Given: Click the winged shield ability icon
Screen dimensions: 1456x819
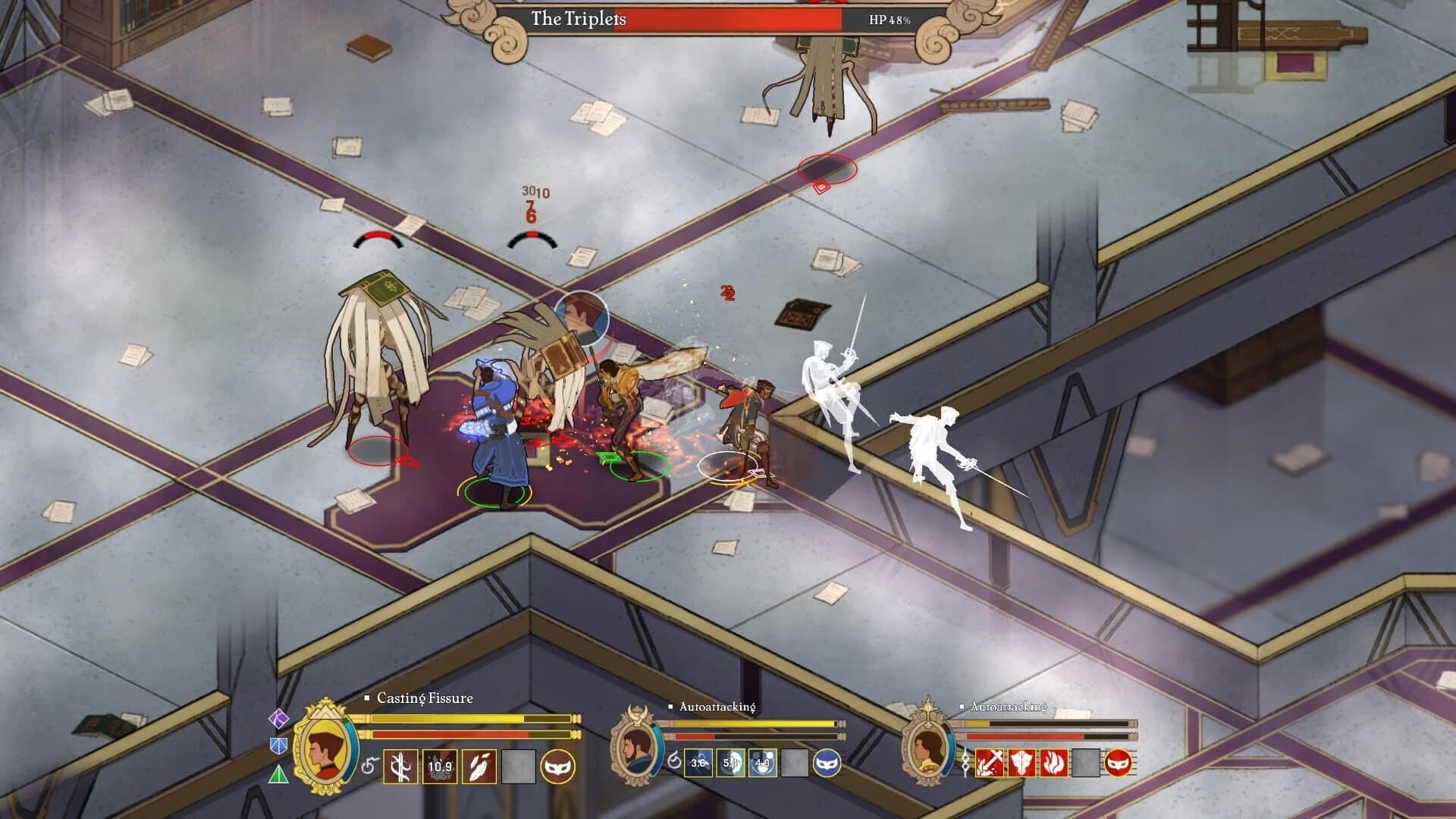Looking at the screenshot, I should [1021, 763].
